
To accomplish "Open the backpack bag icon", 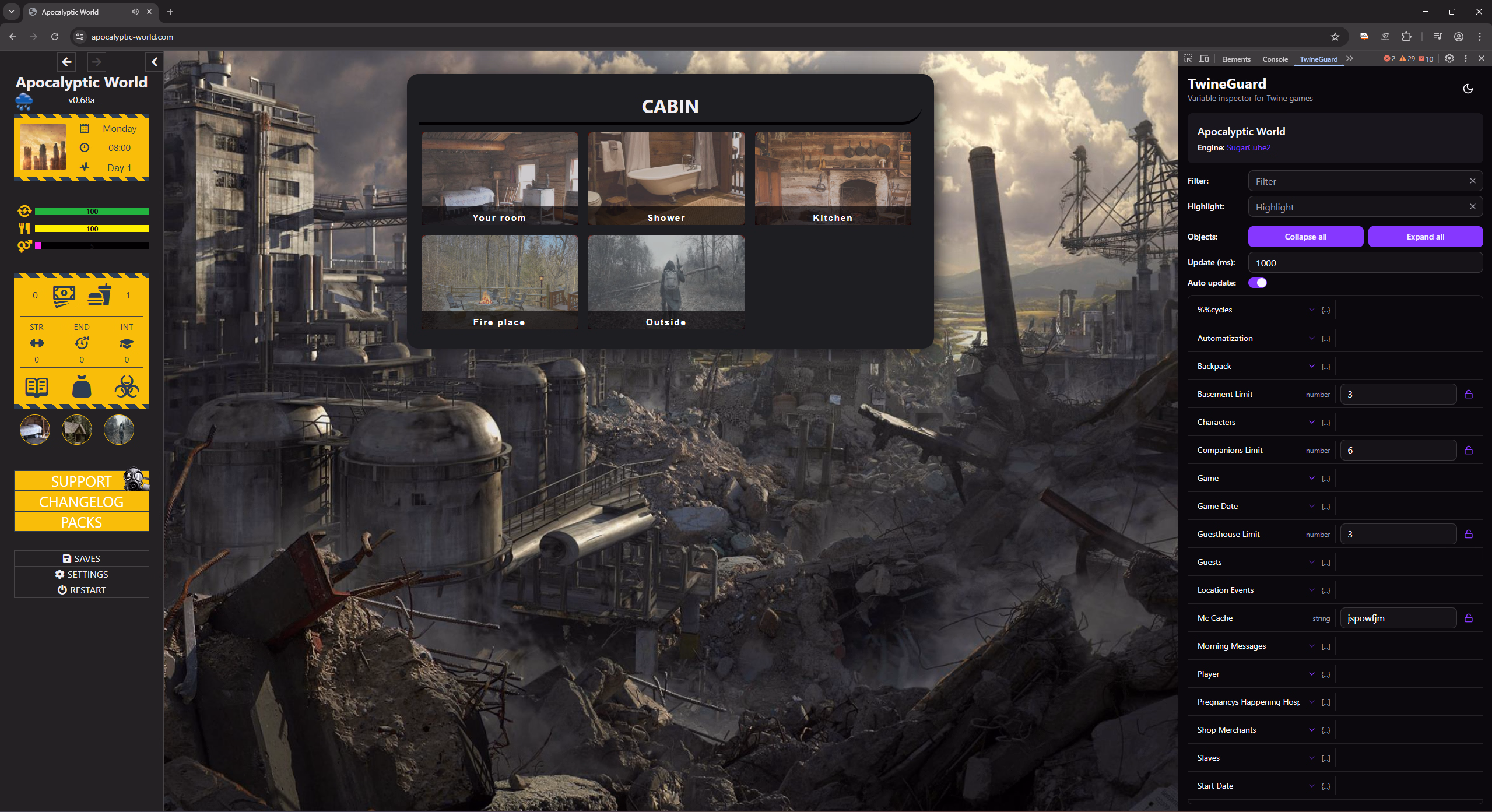I will click(82, 386).
